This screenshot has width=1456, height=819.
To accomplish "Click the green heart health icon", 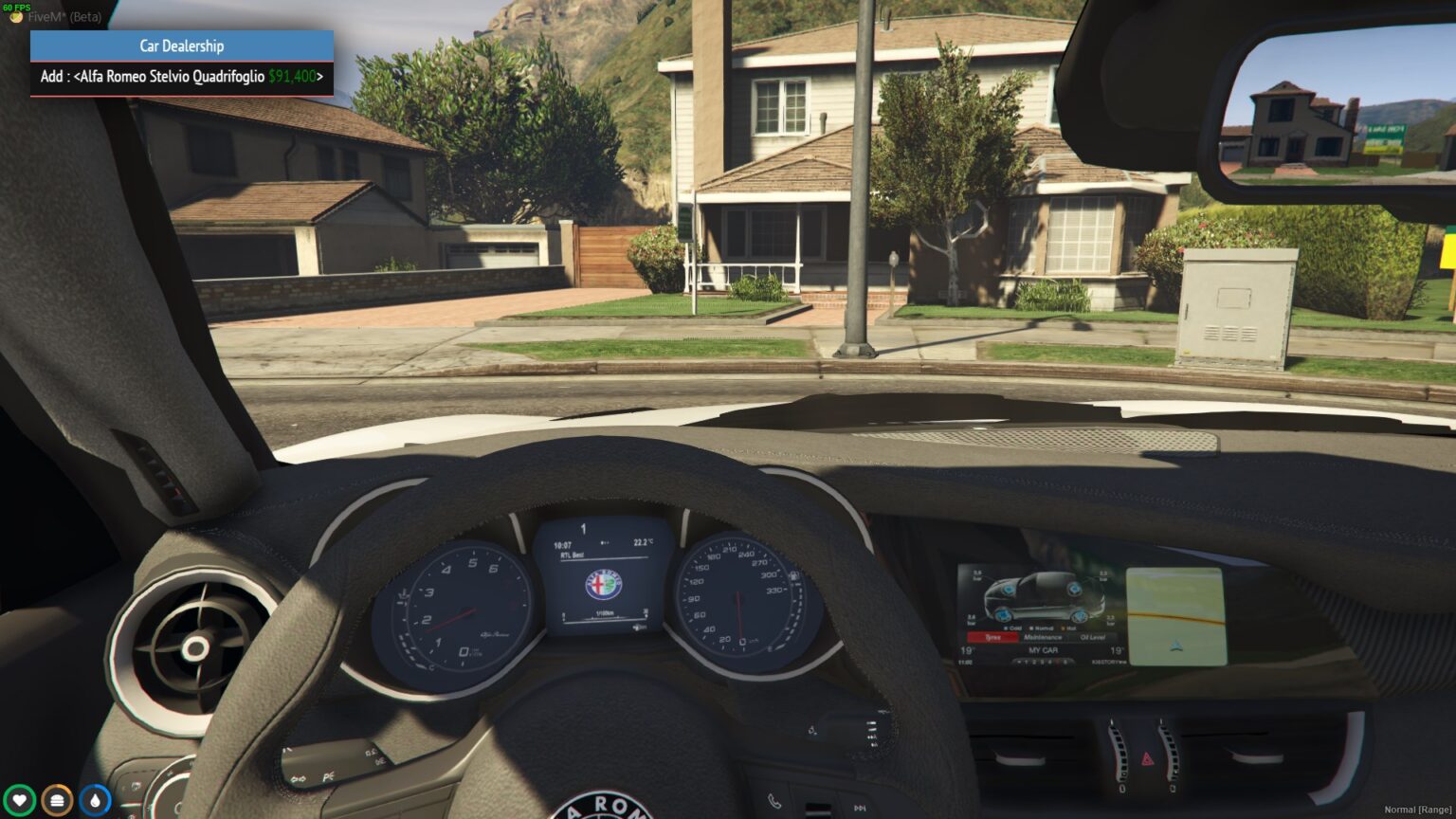I will (x=19, y=800).
